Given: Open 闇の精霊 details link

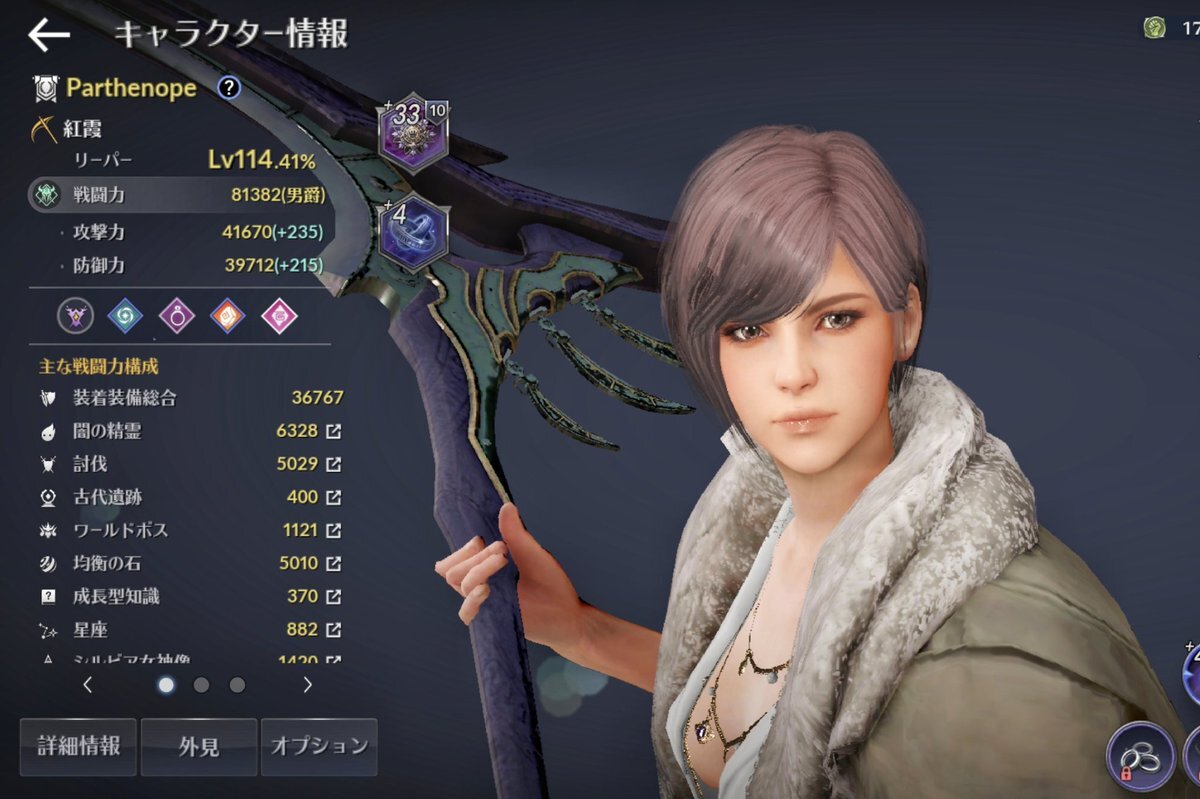Looking at the screenshot, I should click(334, 431).
